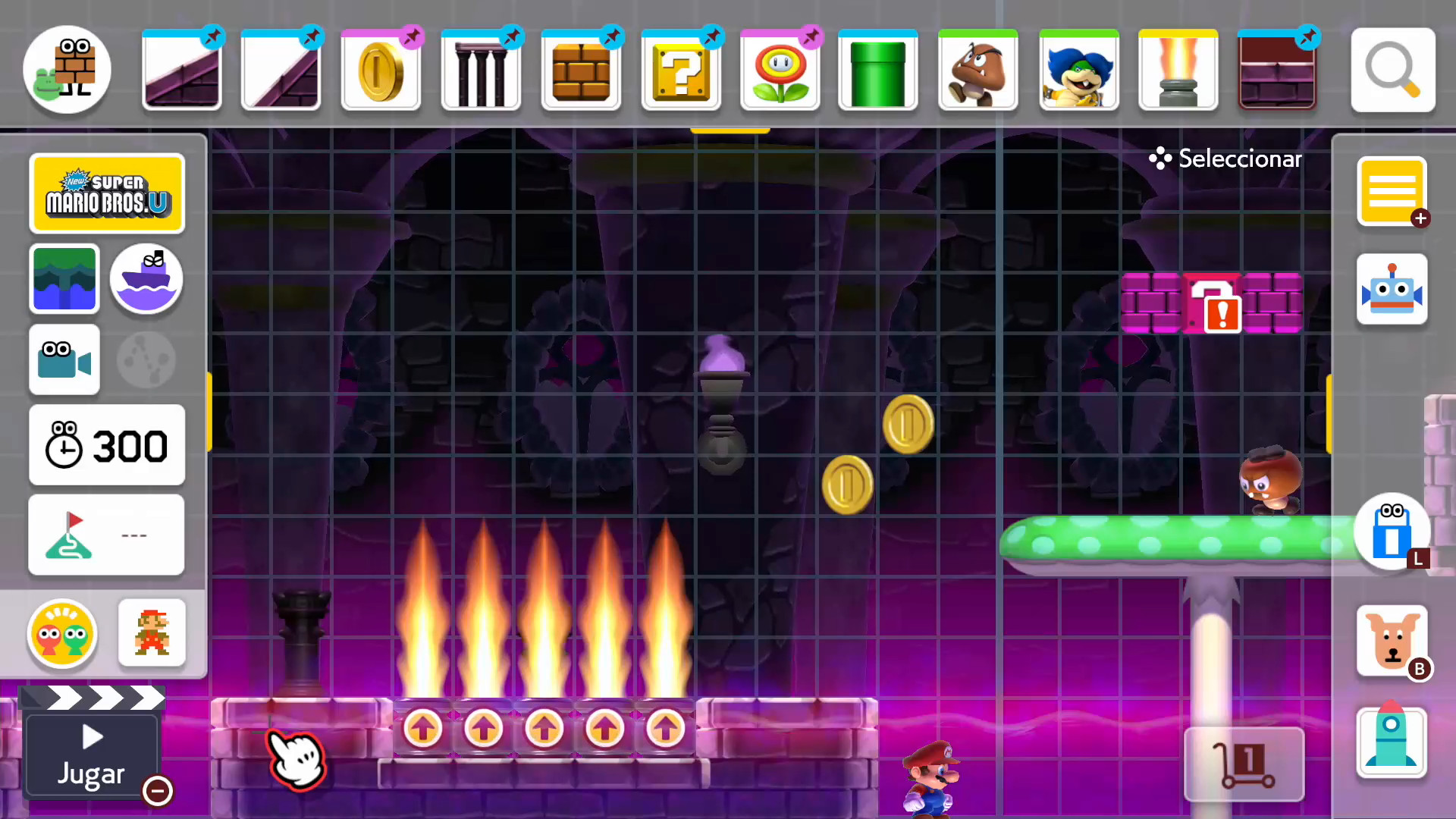
Task: Select the Goomba enemy item
Action: [977, 69]
